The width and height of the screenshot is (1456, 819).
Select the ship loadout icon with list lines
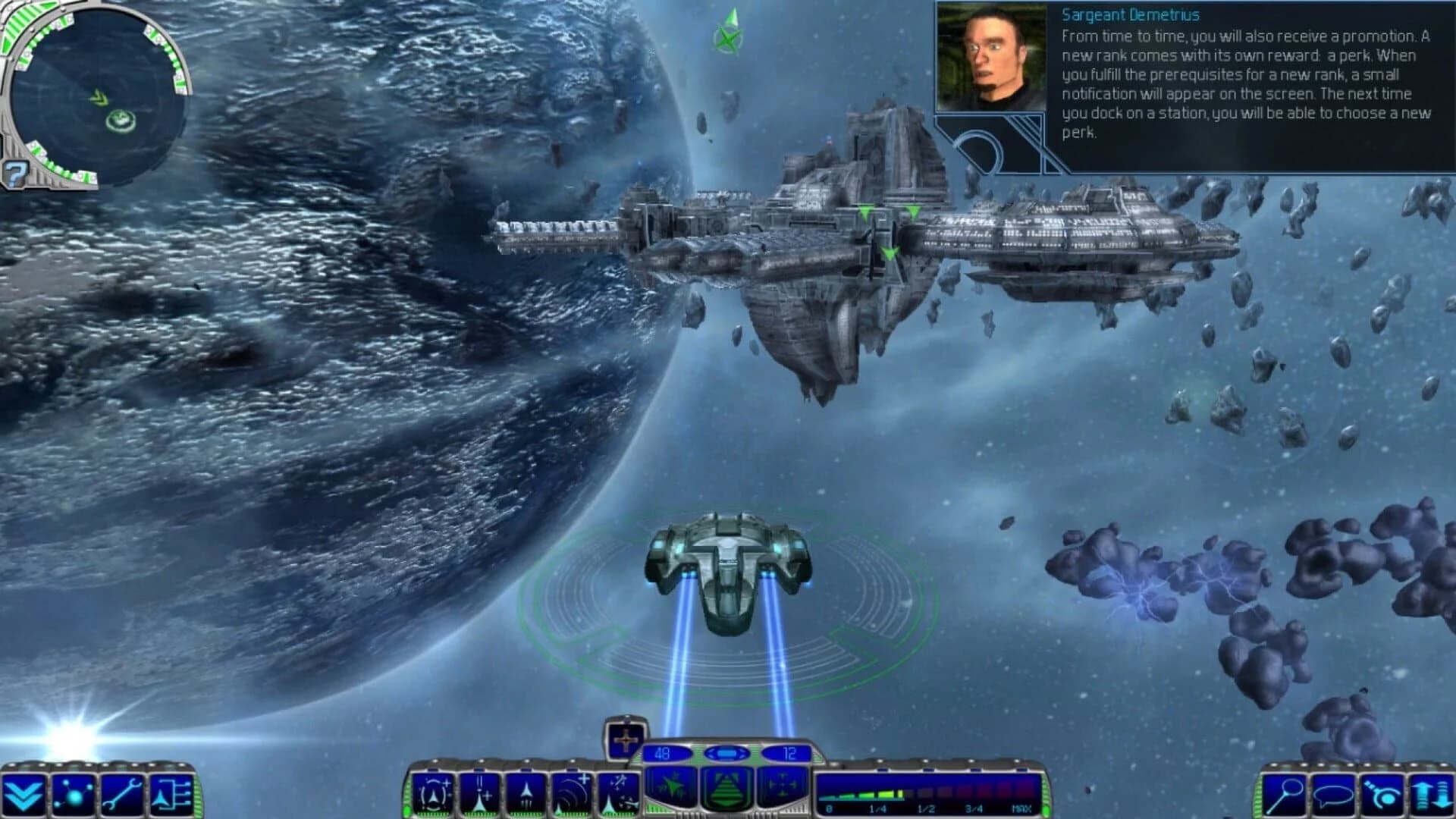[x=171, y=795]
